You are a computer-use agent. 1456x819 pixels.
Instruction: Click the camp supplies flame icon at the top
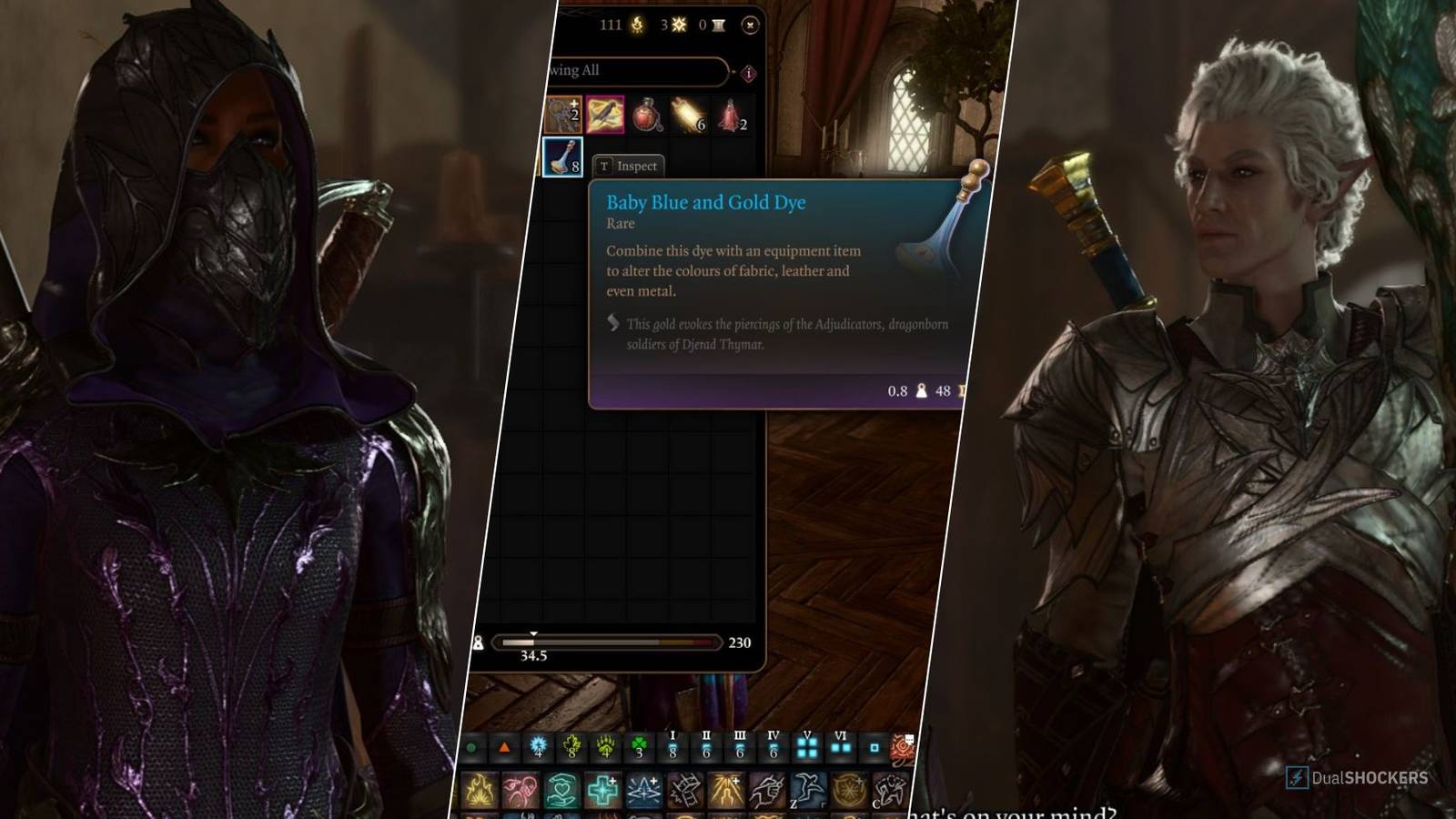pos(637,25)
